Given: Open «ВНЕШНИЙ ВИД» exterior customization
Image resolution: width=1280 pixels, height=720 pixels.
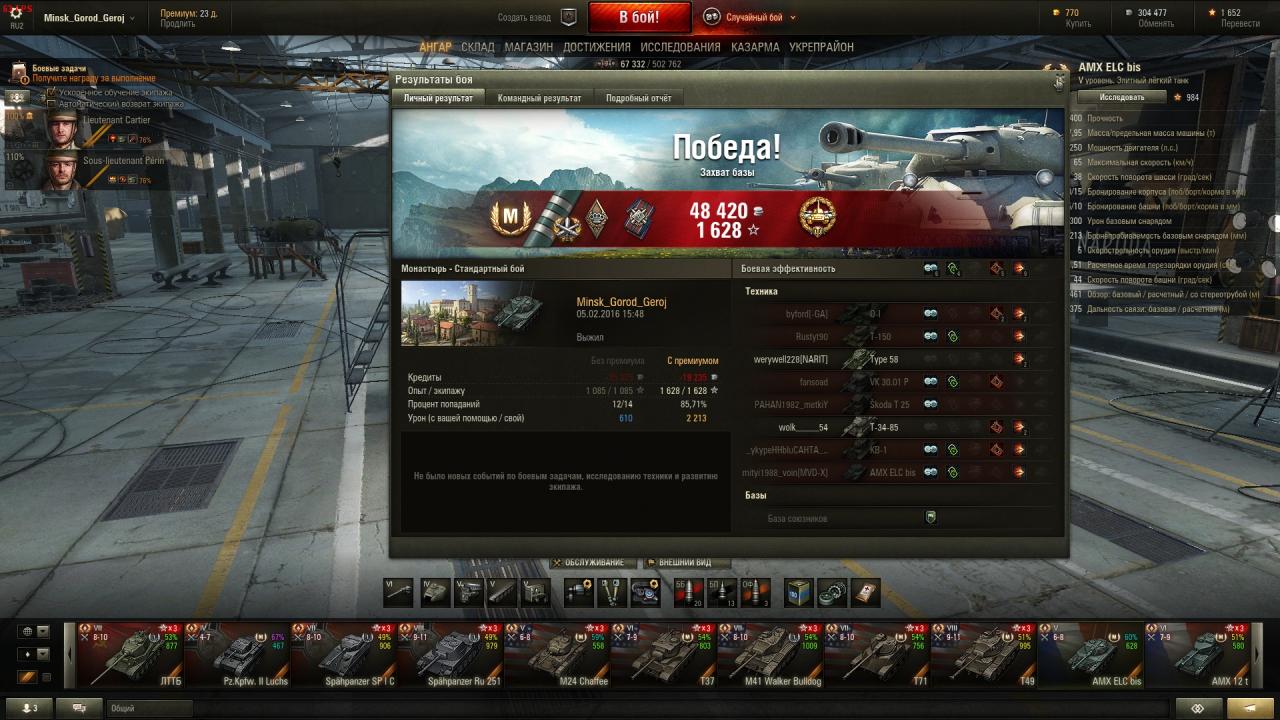Looking at the screenshot, I should [x=684, y=563].
